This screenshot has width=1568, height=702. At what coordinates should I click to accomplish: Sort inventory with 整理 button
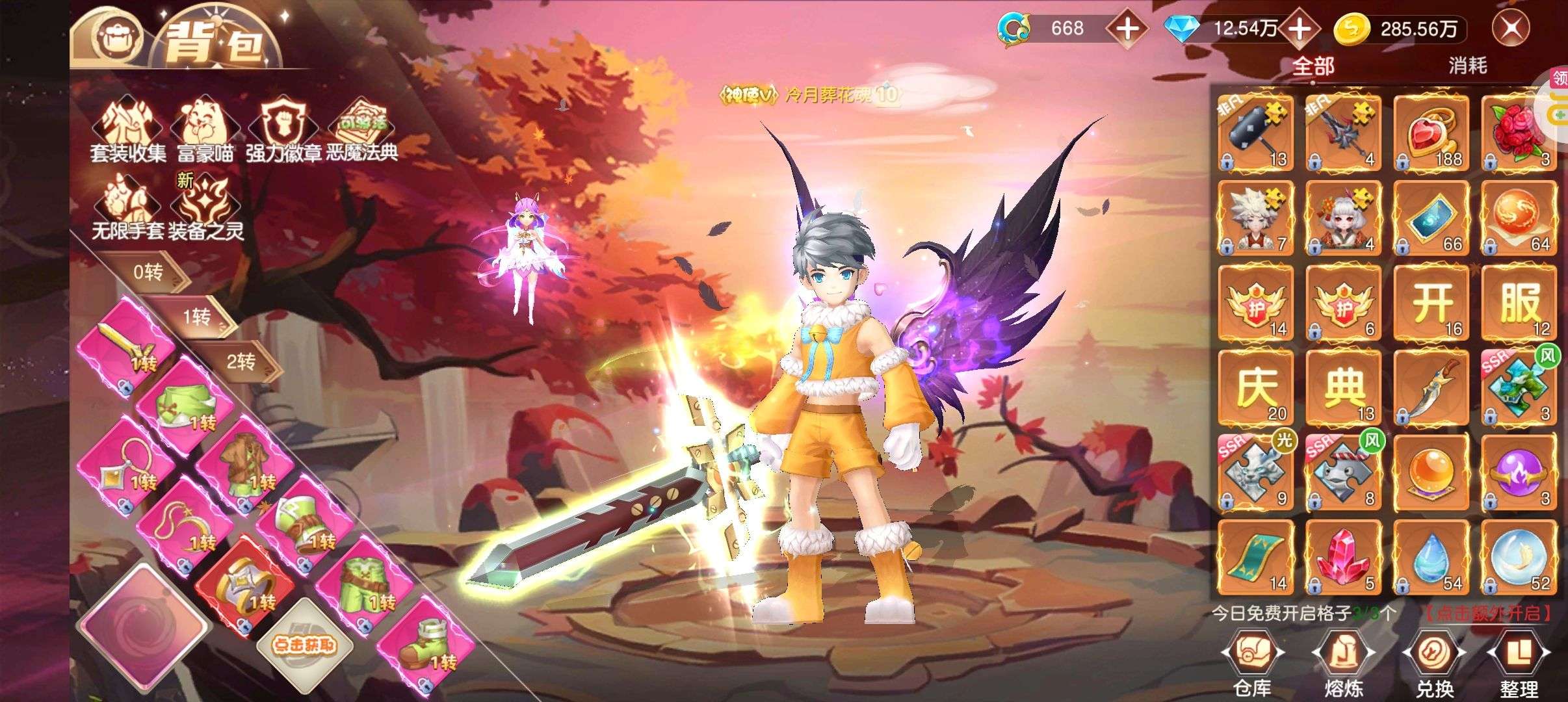[x=1519, y=663]
